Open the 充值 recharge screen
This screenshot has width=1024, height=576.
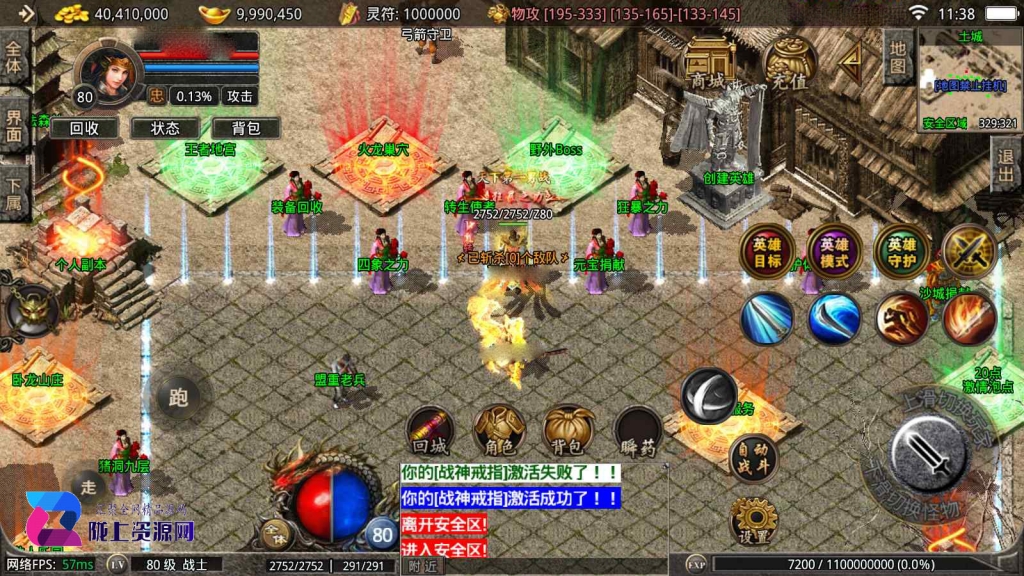[788, 64]
